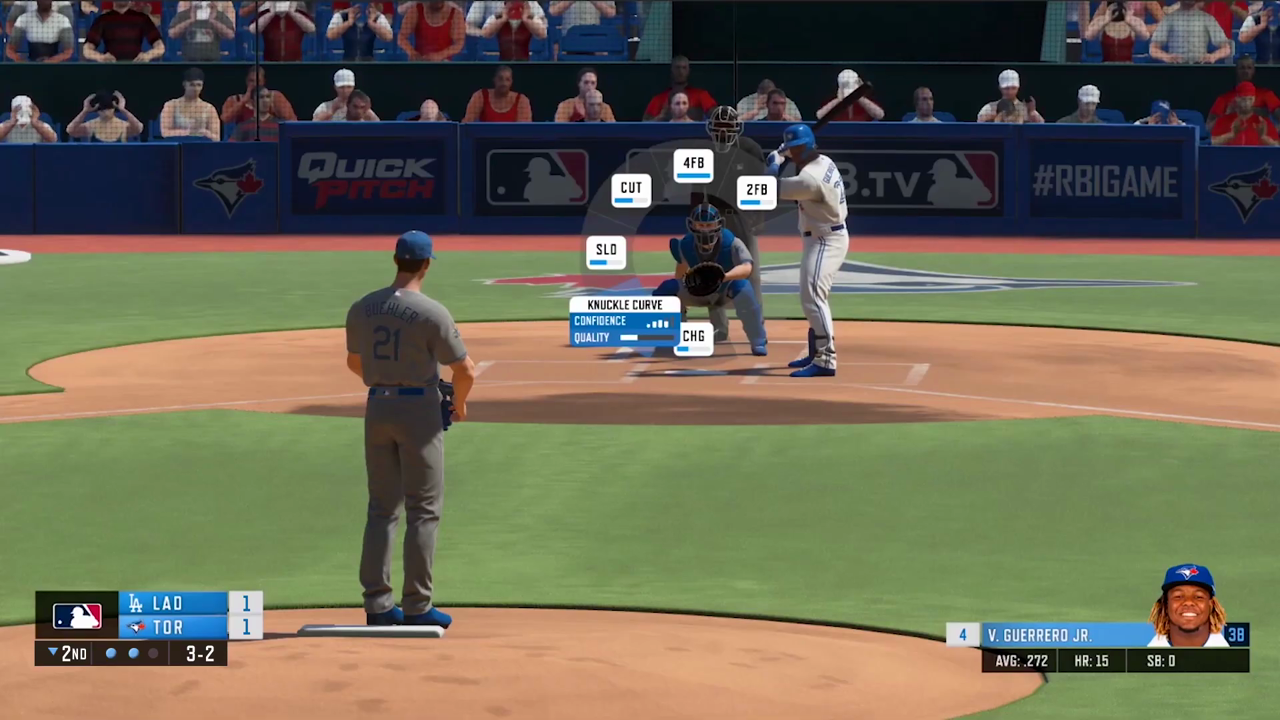
Task: Choose the CHG changeup pitch
Action: coord(693,339)
